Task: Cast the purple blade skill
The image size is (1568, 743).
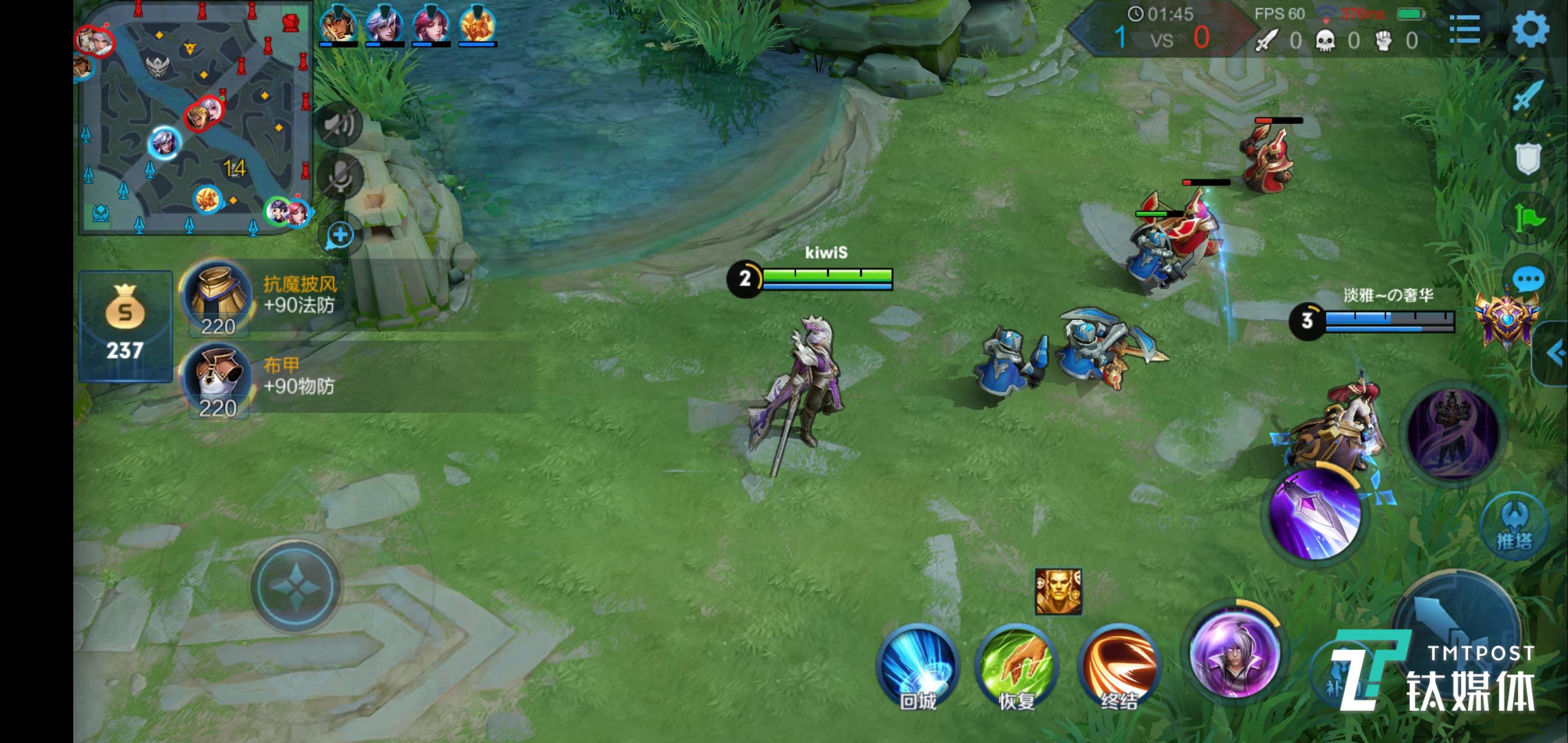Action: point(1316,514)
